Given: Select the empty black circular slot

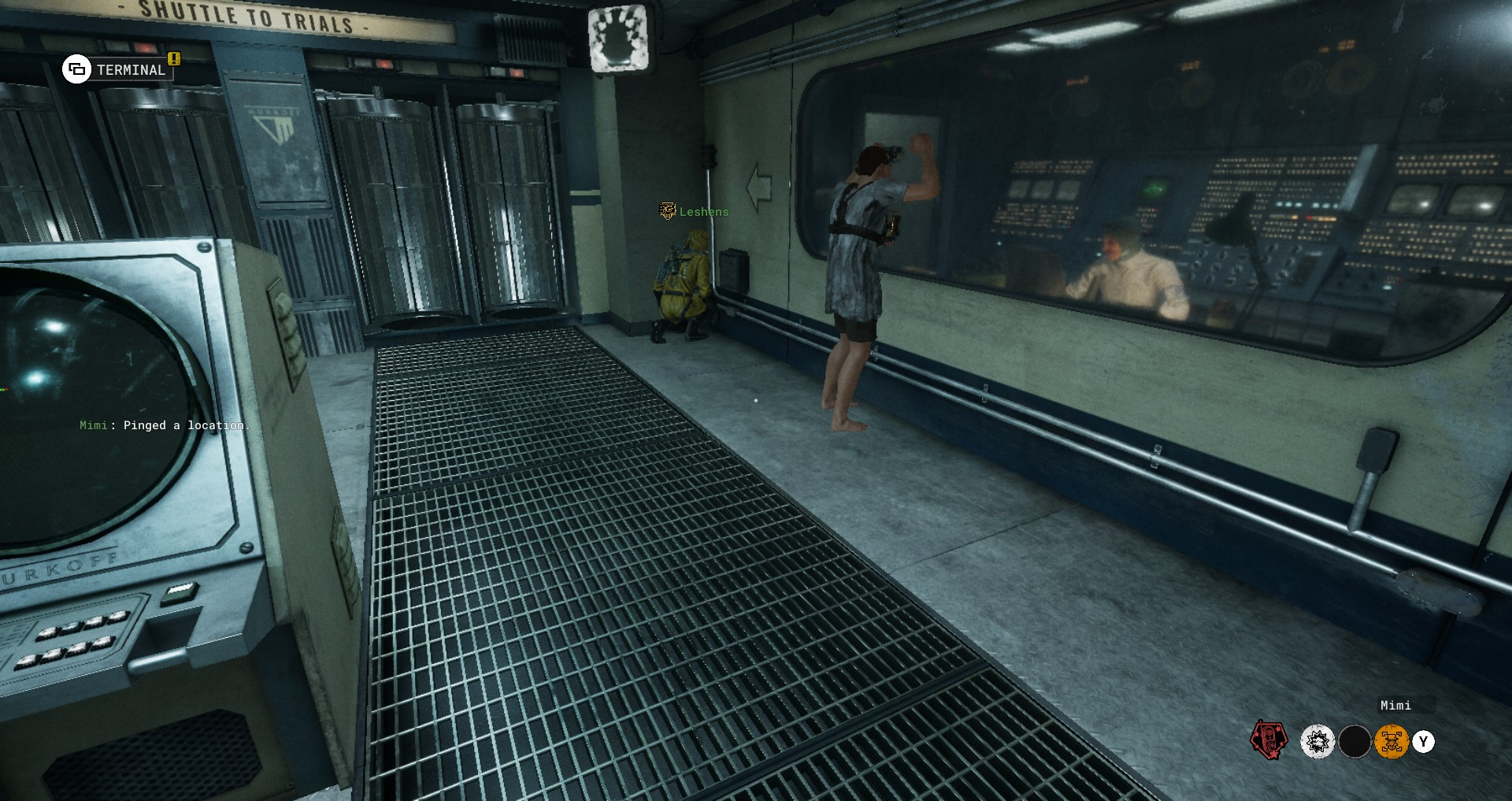Looking at the screenshot, I should pos(1354,742).
